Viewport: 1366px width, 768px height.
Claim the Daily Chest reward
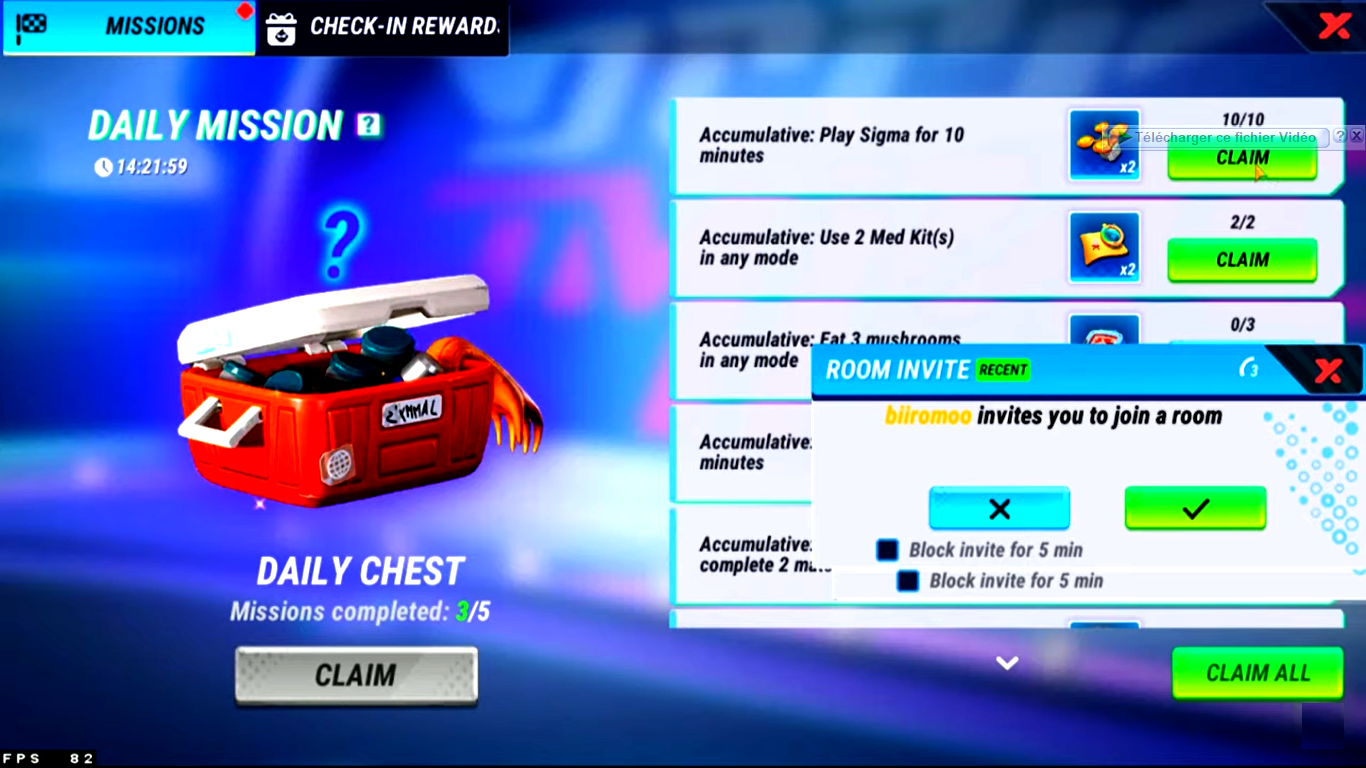pyautogui.click(x=355, y=675)
